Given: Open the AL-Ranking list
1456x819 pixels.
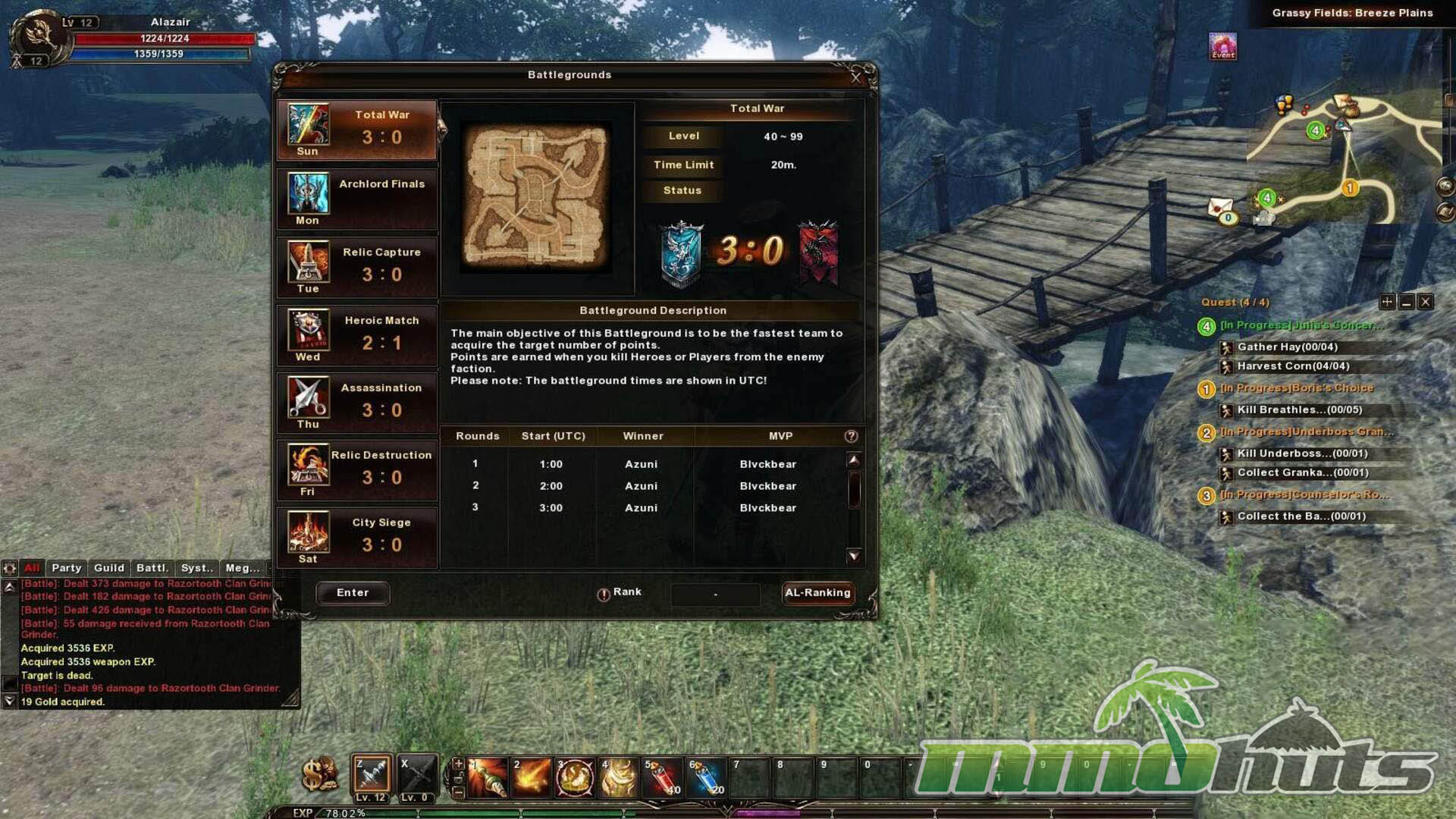Looking at the screenshot, I should 817,593.
